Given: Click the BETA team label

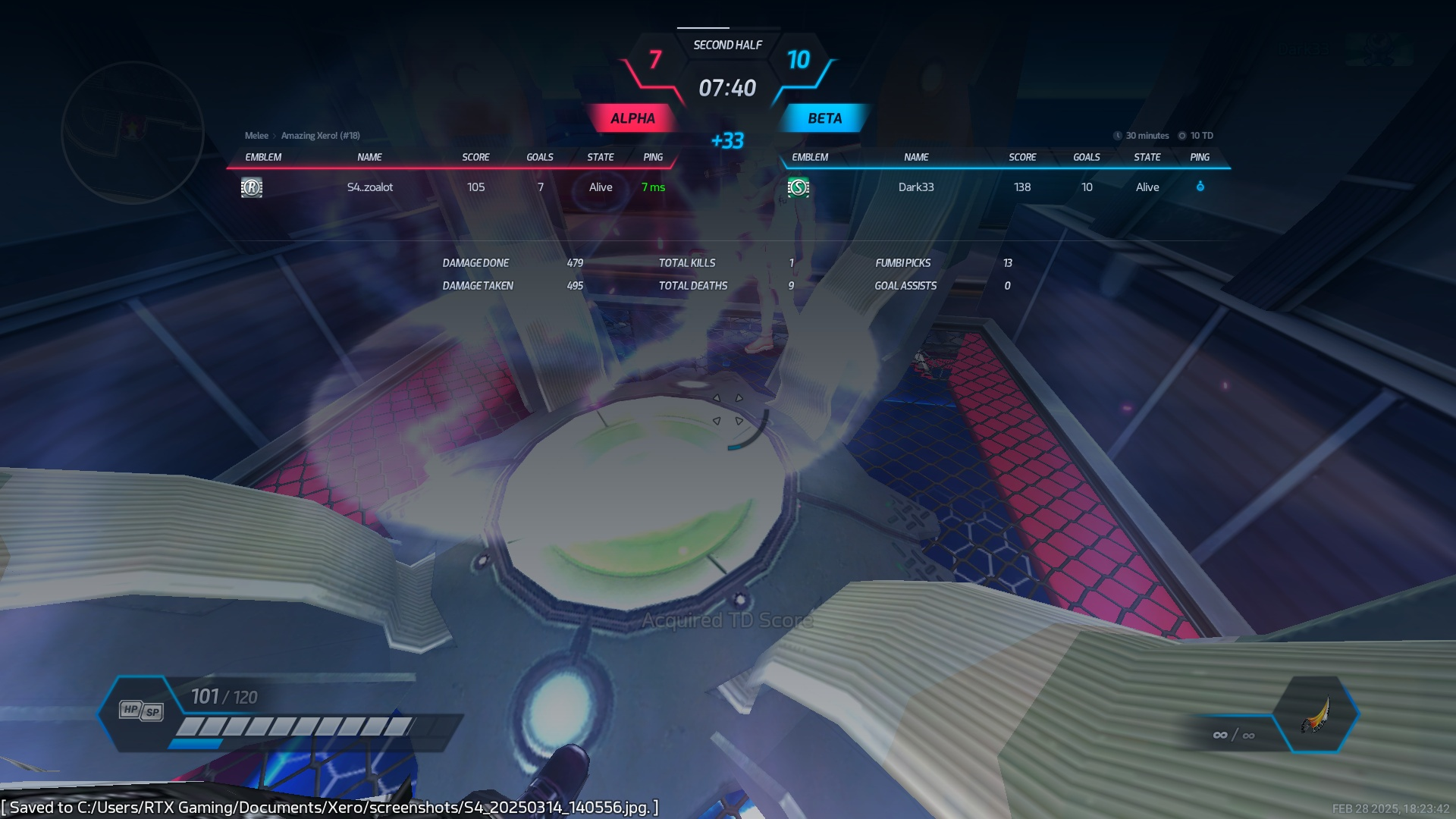Looking at the screenshot, I should [x=824, y=118].
